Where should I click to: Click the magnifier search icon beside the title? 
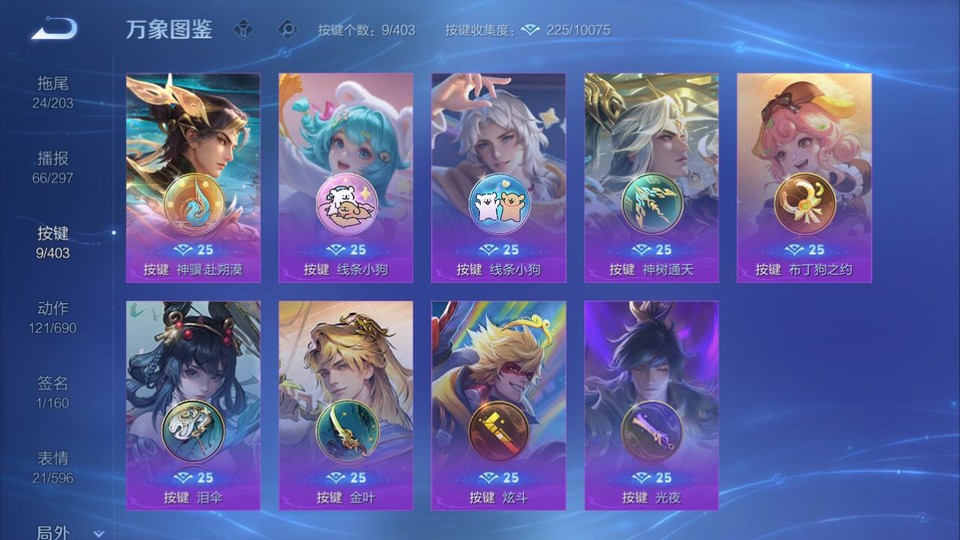(287, 29)
